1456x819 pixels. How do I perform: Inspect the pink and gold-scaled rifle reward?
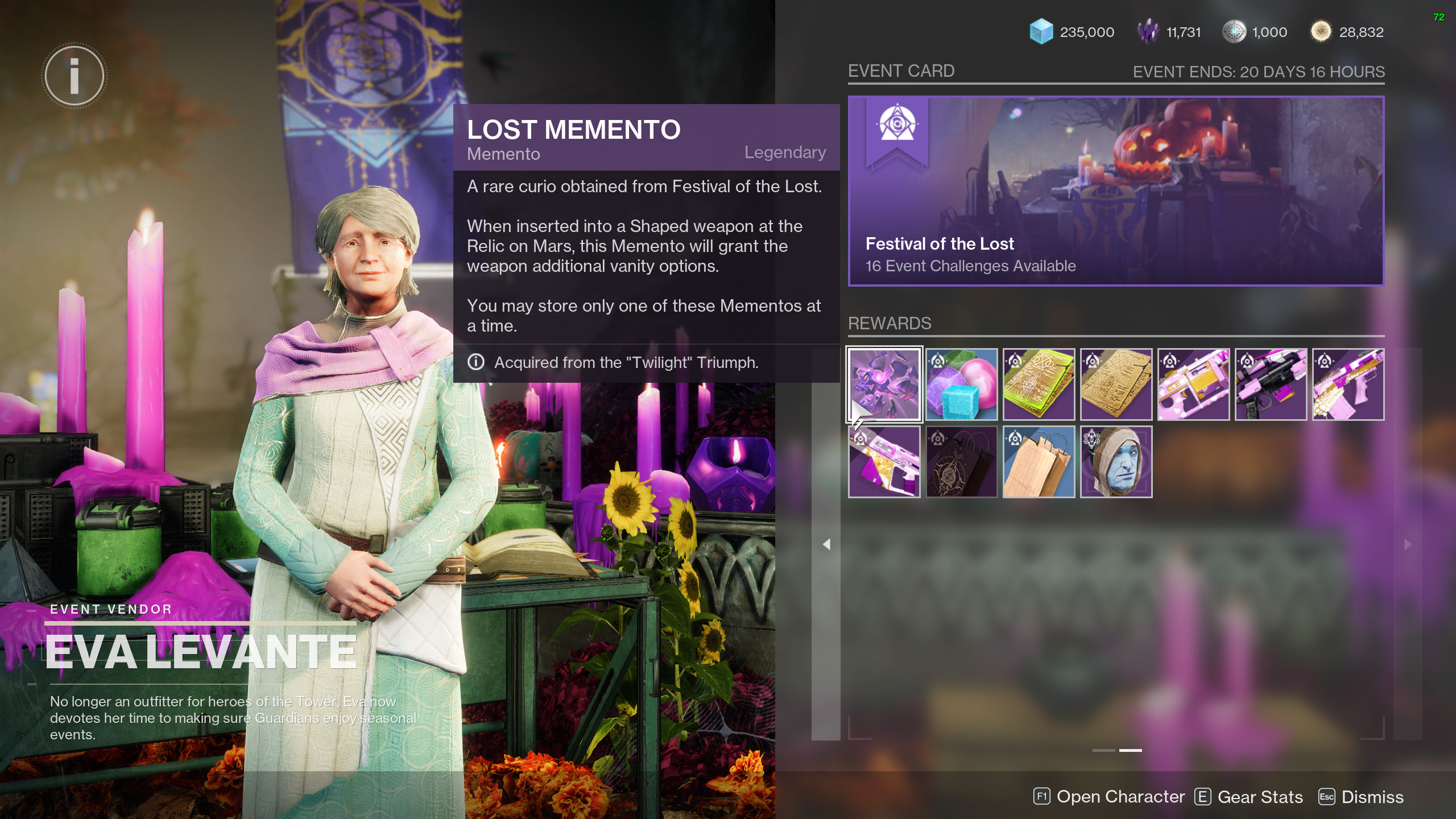(1349, 384)
